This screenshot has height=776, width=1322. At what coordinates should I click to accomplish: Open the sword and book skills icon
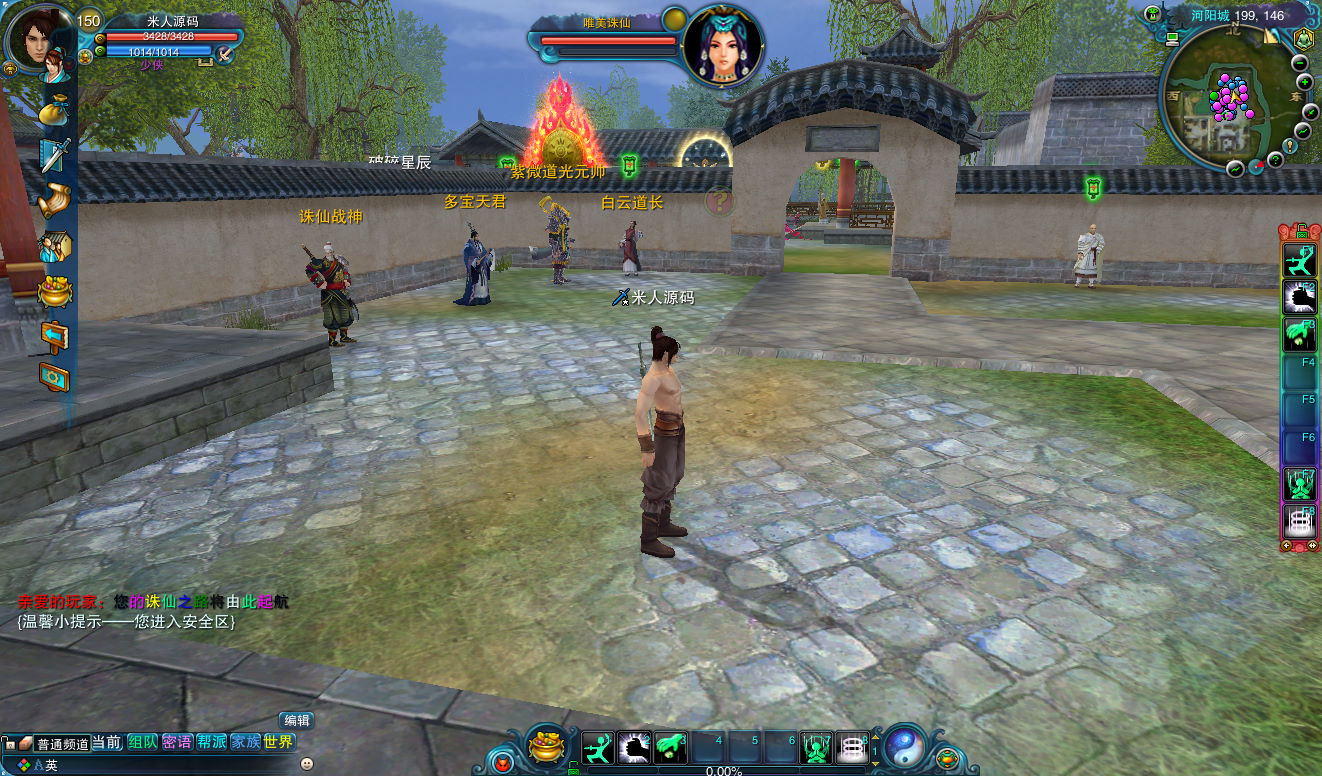(x=54, y=155)
